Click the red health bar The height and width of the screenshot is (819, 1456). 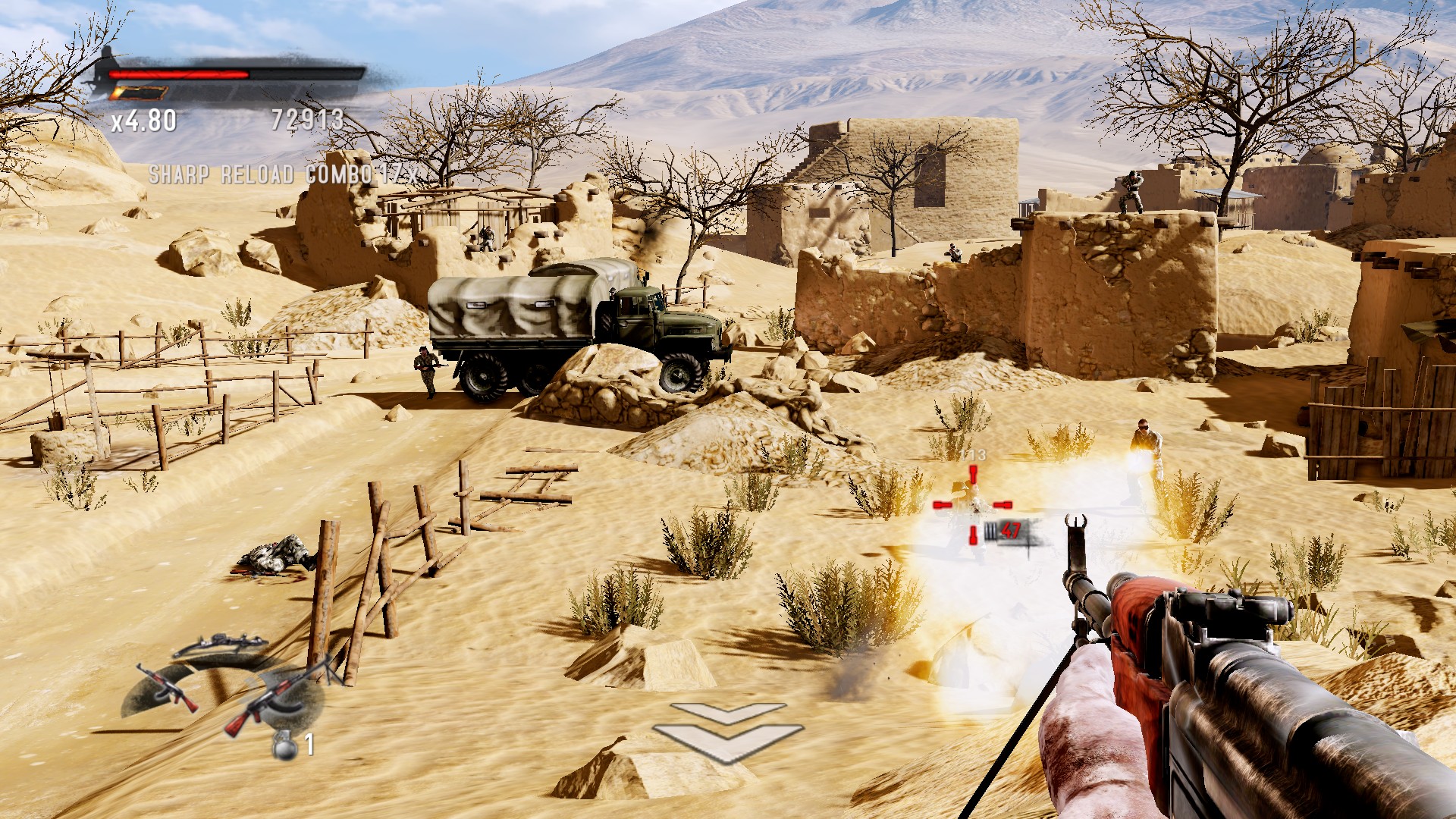(x=178, y=74)
